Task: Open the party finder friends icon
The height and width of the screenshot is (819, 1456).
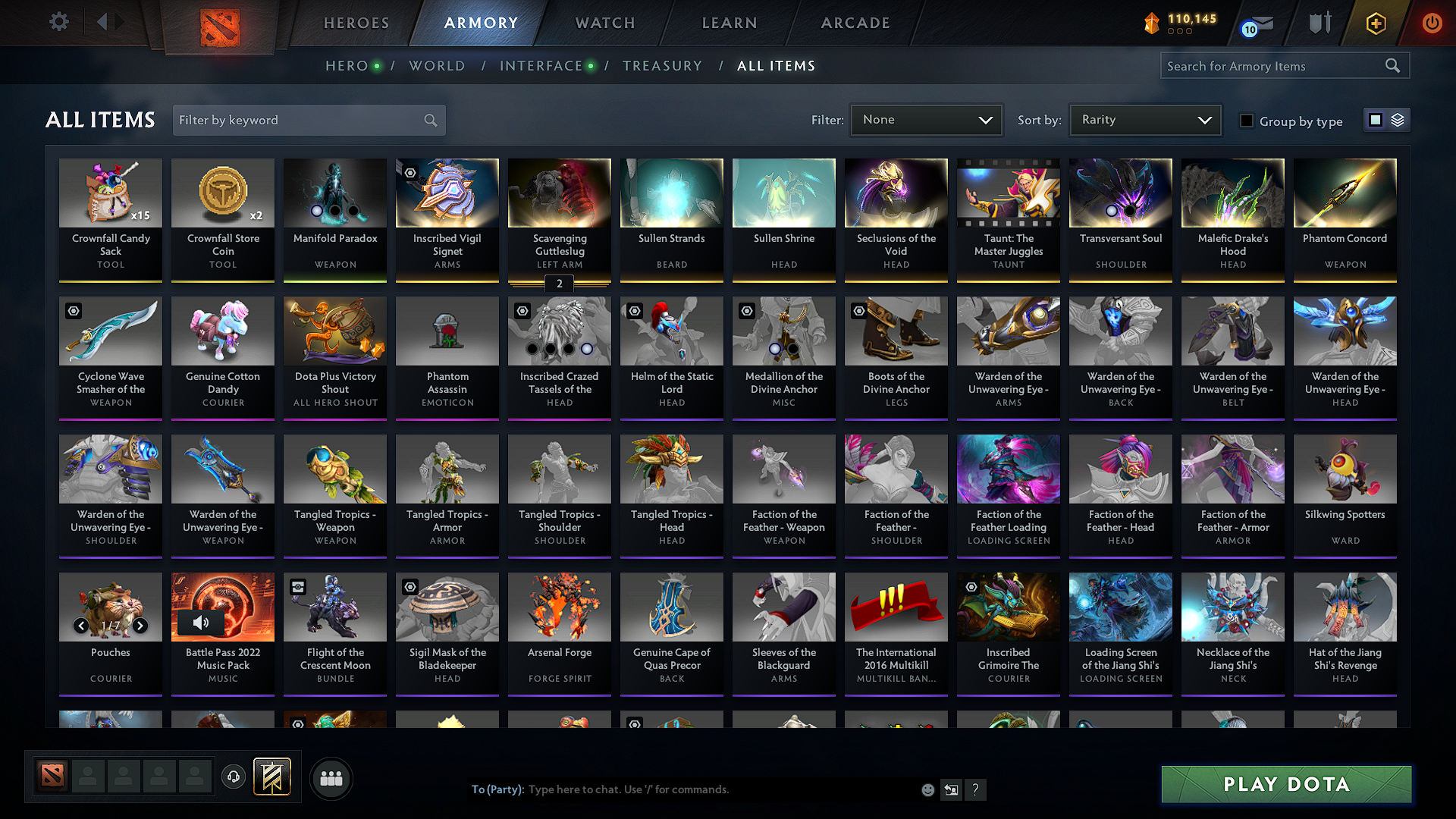Action: [330, 777]
